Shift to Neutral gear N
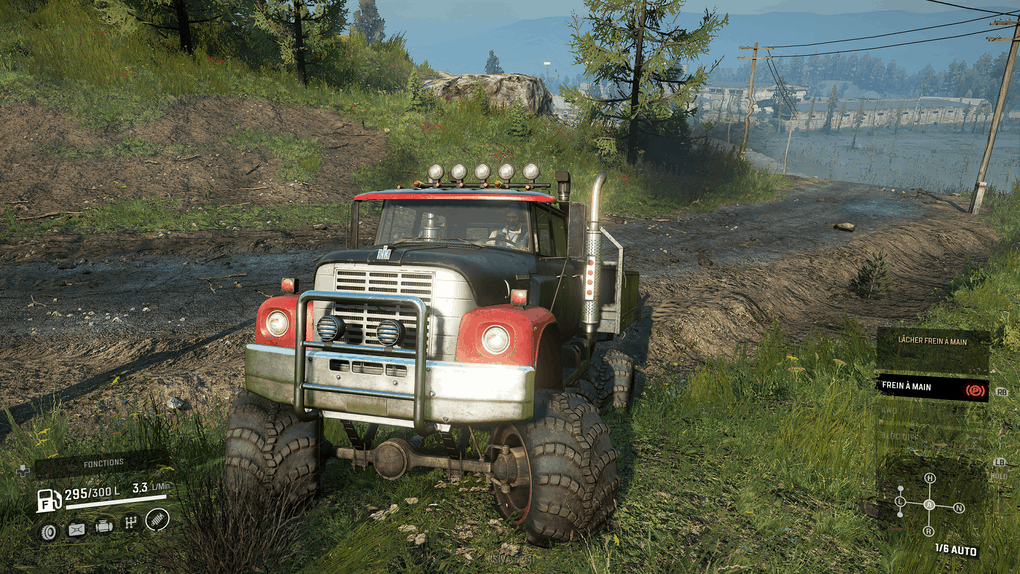Screen dimensions: 1020x574 (x=959, y=508)
